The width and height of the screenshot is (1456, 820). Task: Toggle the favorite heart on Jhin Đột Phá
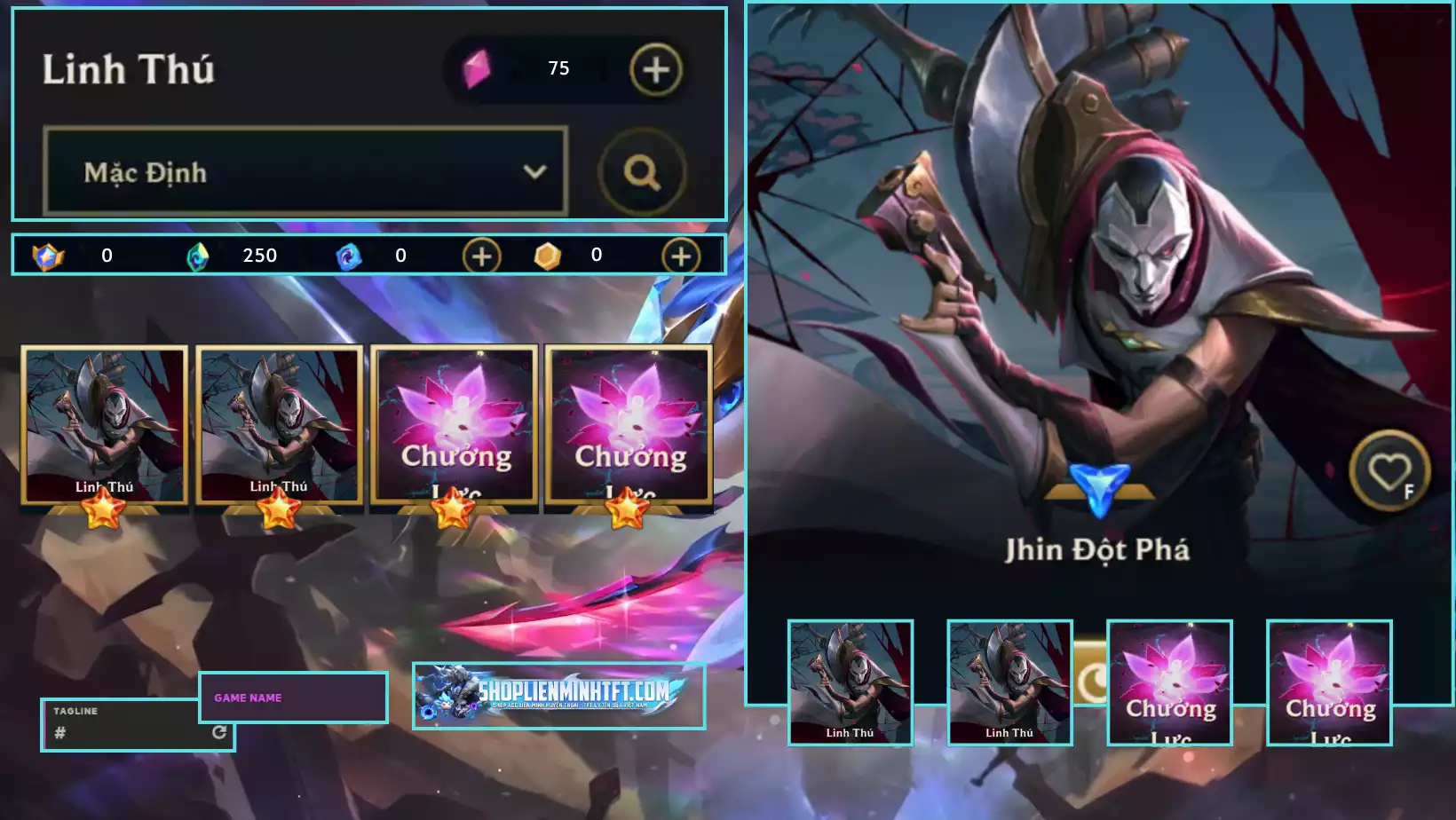tap(1391, 470)
